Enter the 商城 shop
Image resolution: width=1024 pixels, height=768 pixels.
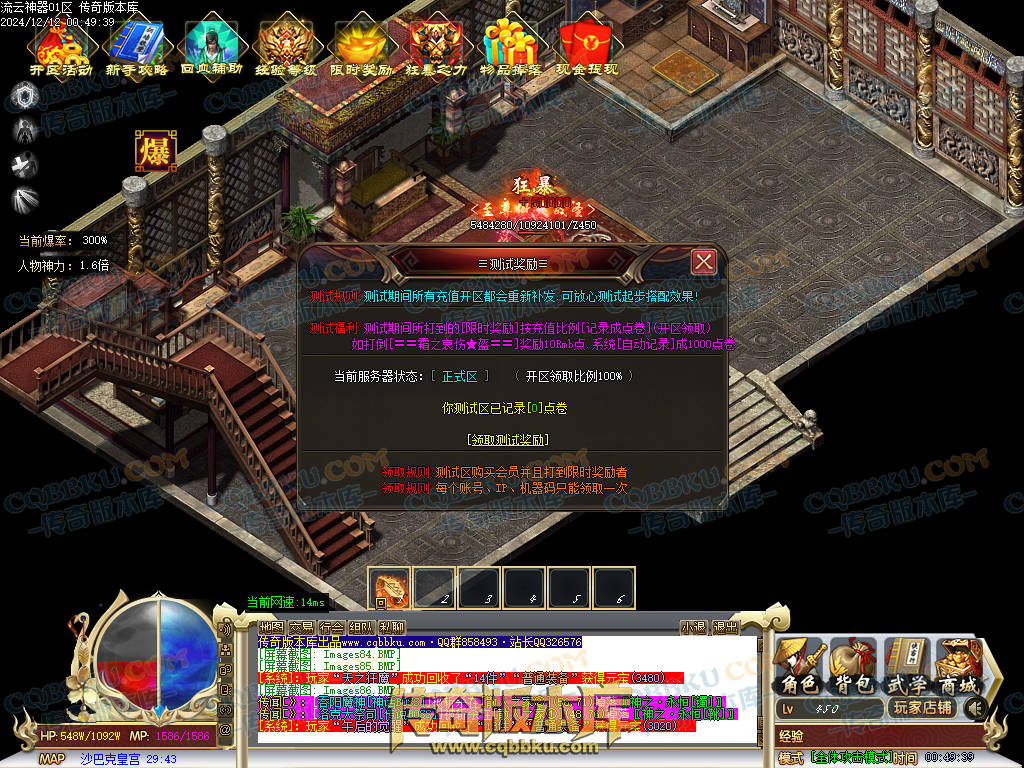958,666
